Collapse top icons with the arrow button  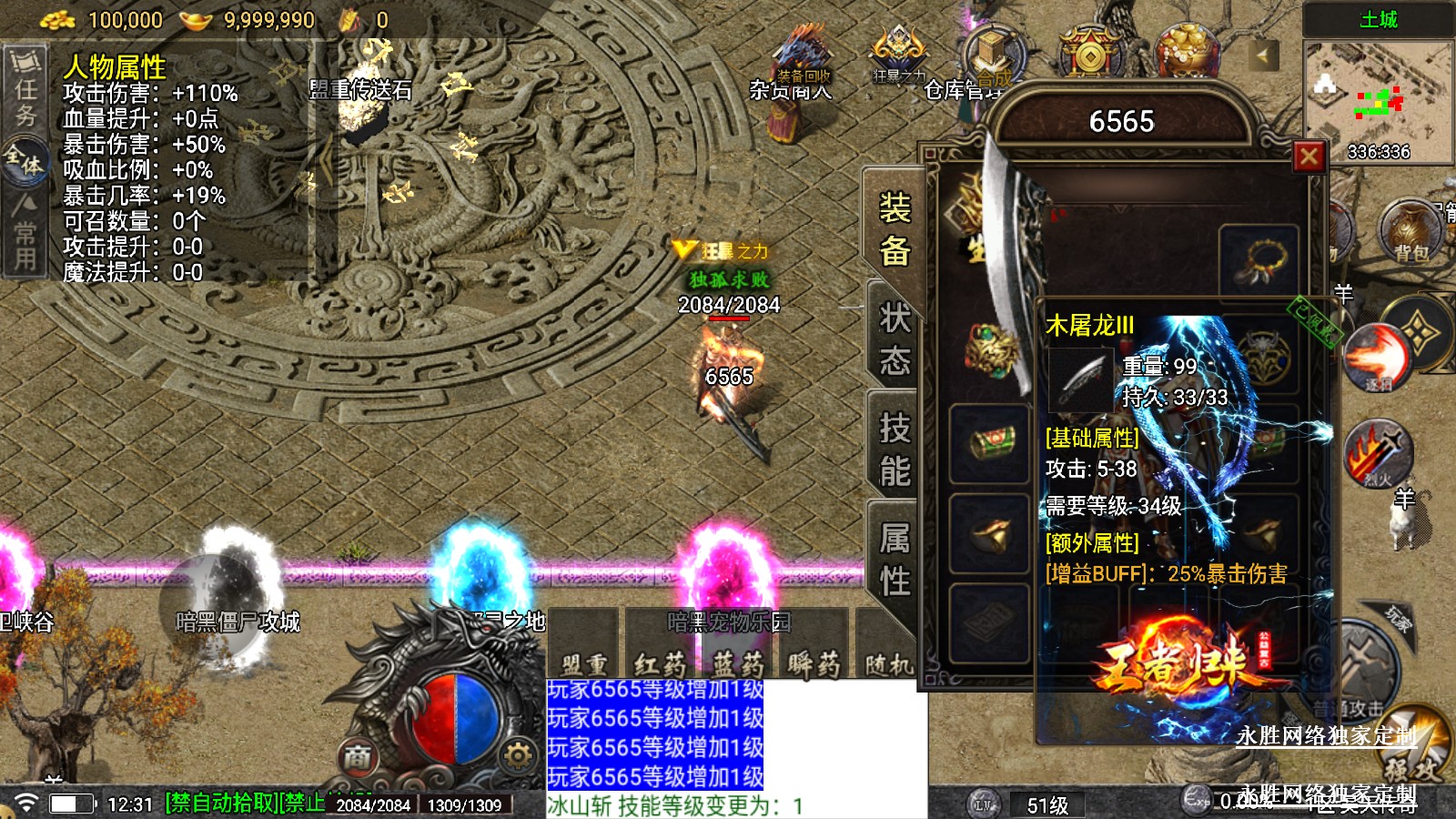pos(1262,56)
